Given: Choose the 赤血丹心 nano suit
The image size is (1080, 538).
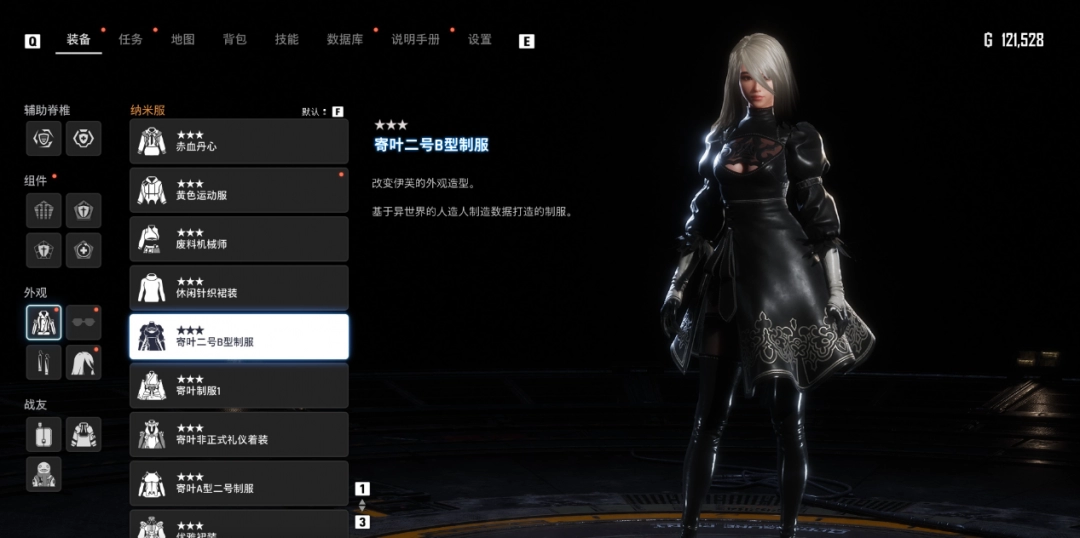Looking at the screenshot, I should point(239,141).
